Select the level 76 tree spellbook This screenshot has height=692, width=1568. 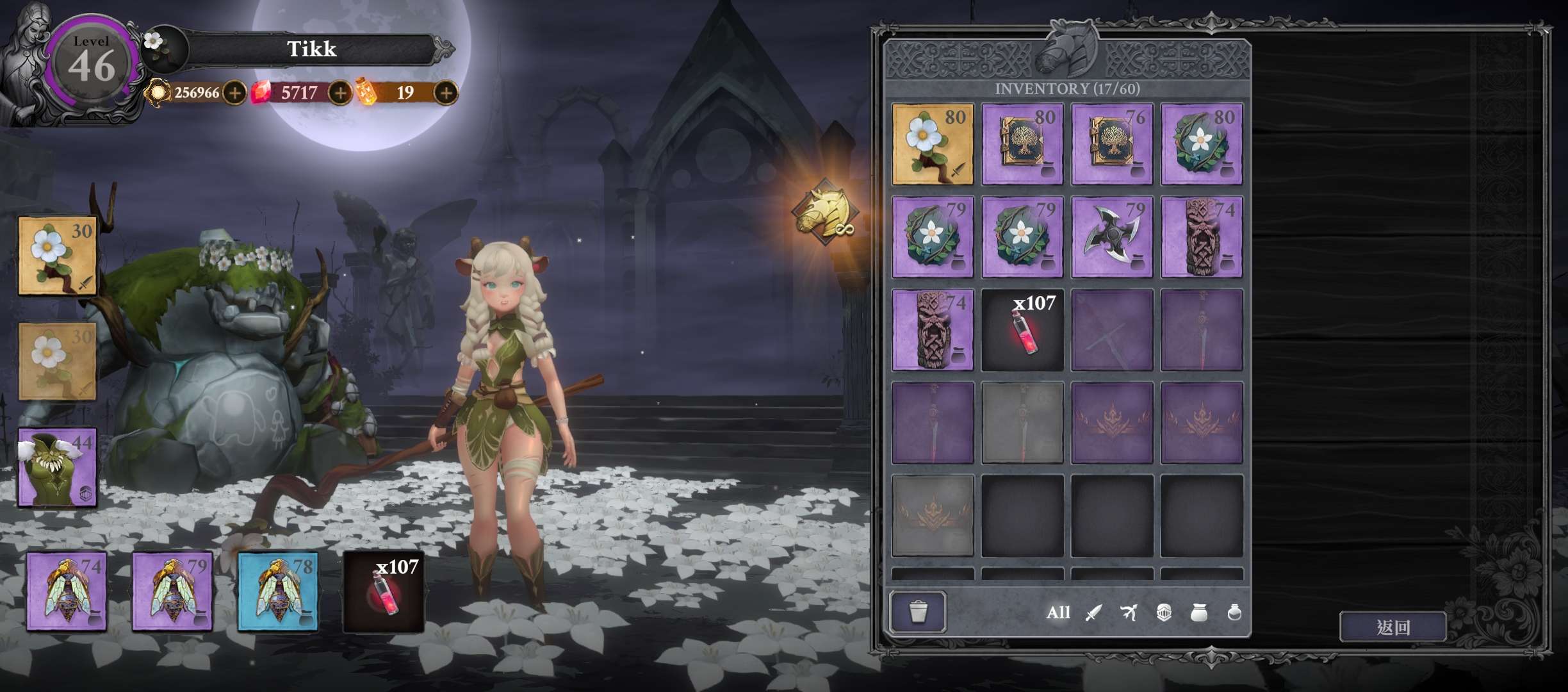[1112, 144]
